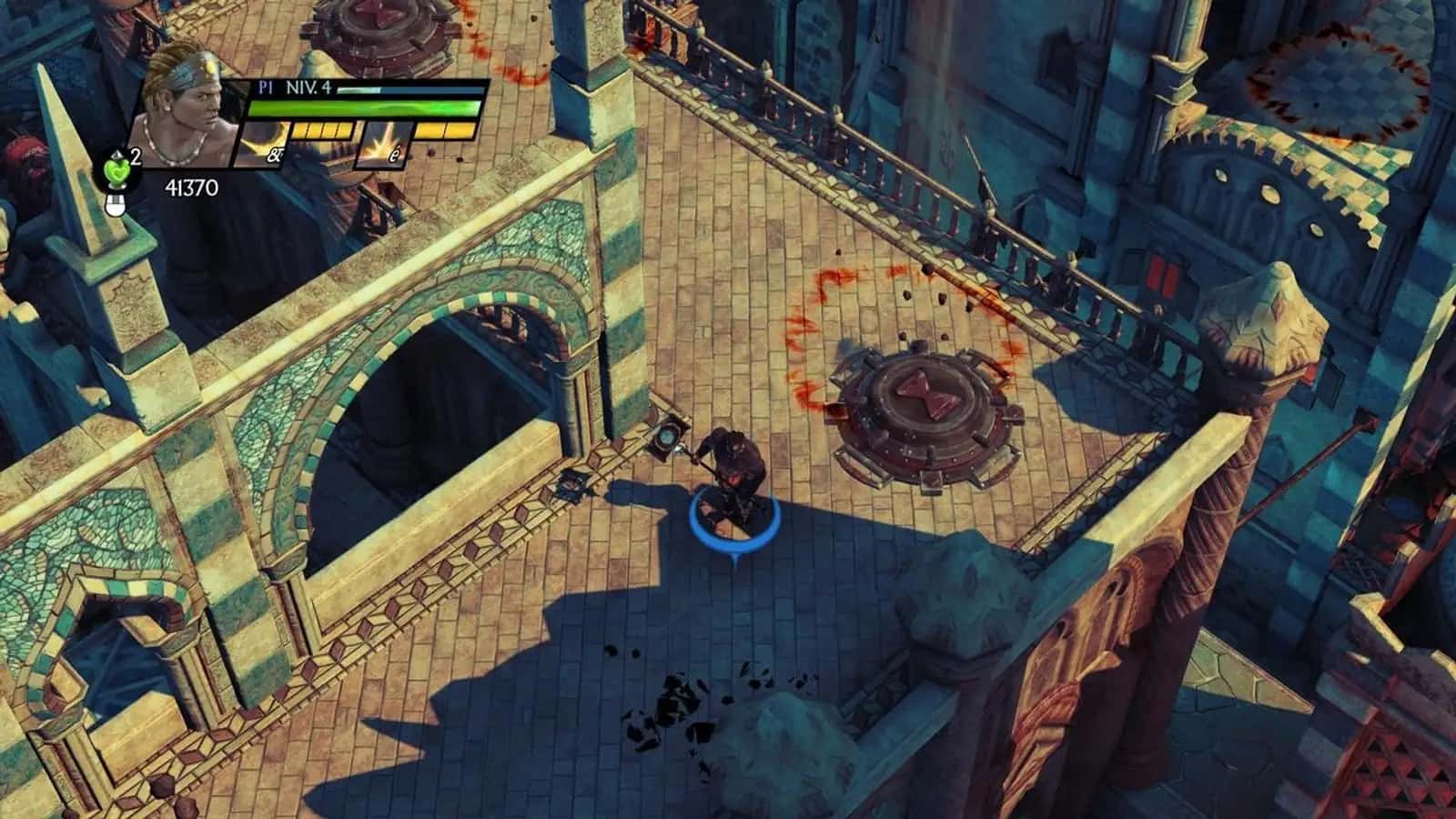1456x819 pixels.
Task: Activate the crescent slash ability
Action: (x=262, y=145)
